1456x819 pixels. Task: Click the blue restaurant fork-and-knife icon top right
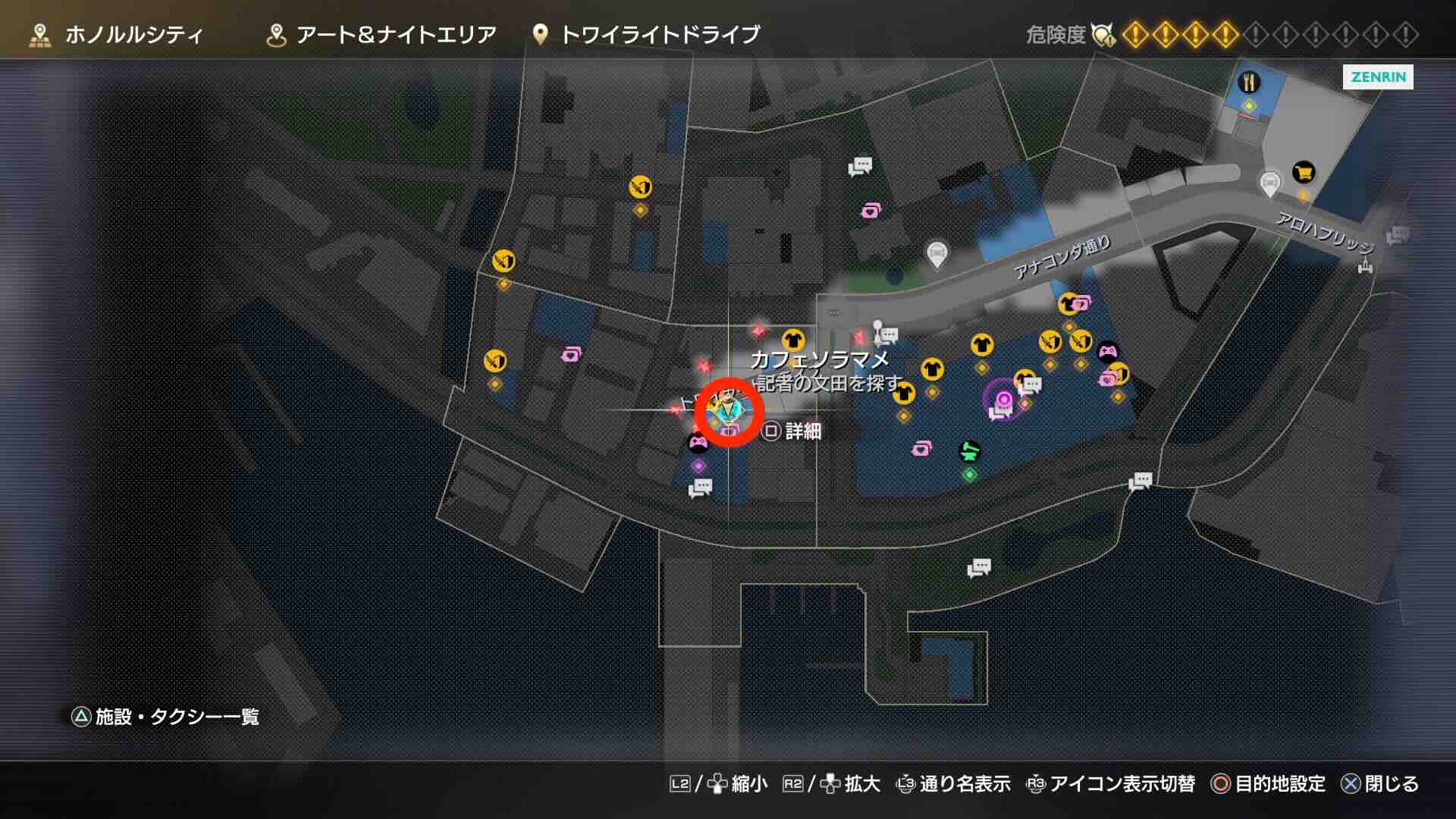(1250, 83)
